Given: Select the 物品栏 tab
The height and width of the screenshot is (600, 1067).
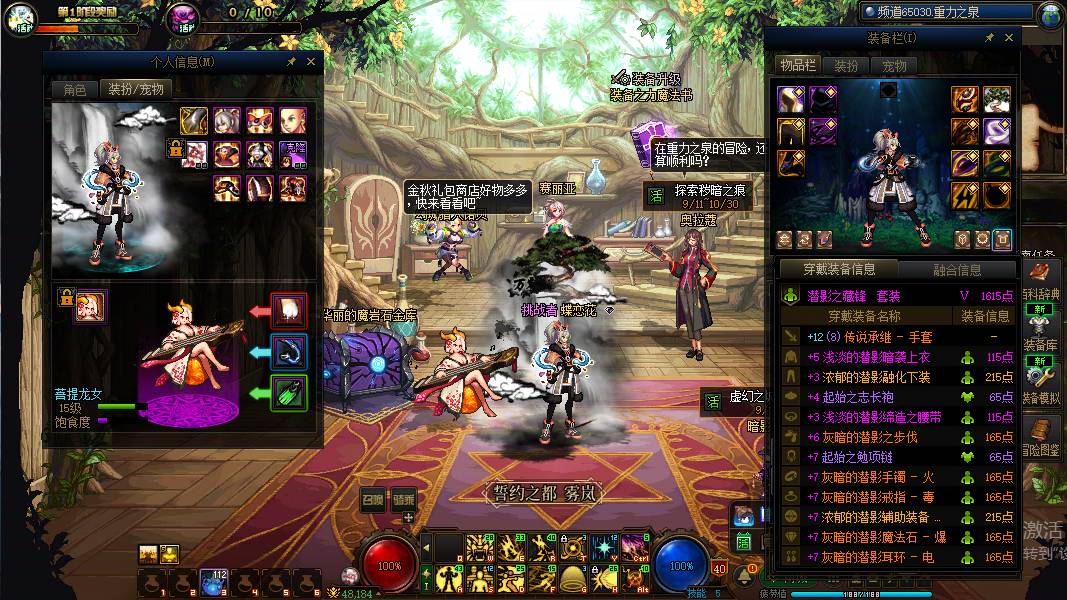Looking at the screenshot, I should (798, 66).
